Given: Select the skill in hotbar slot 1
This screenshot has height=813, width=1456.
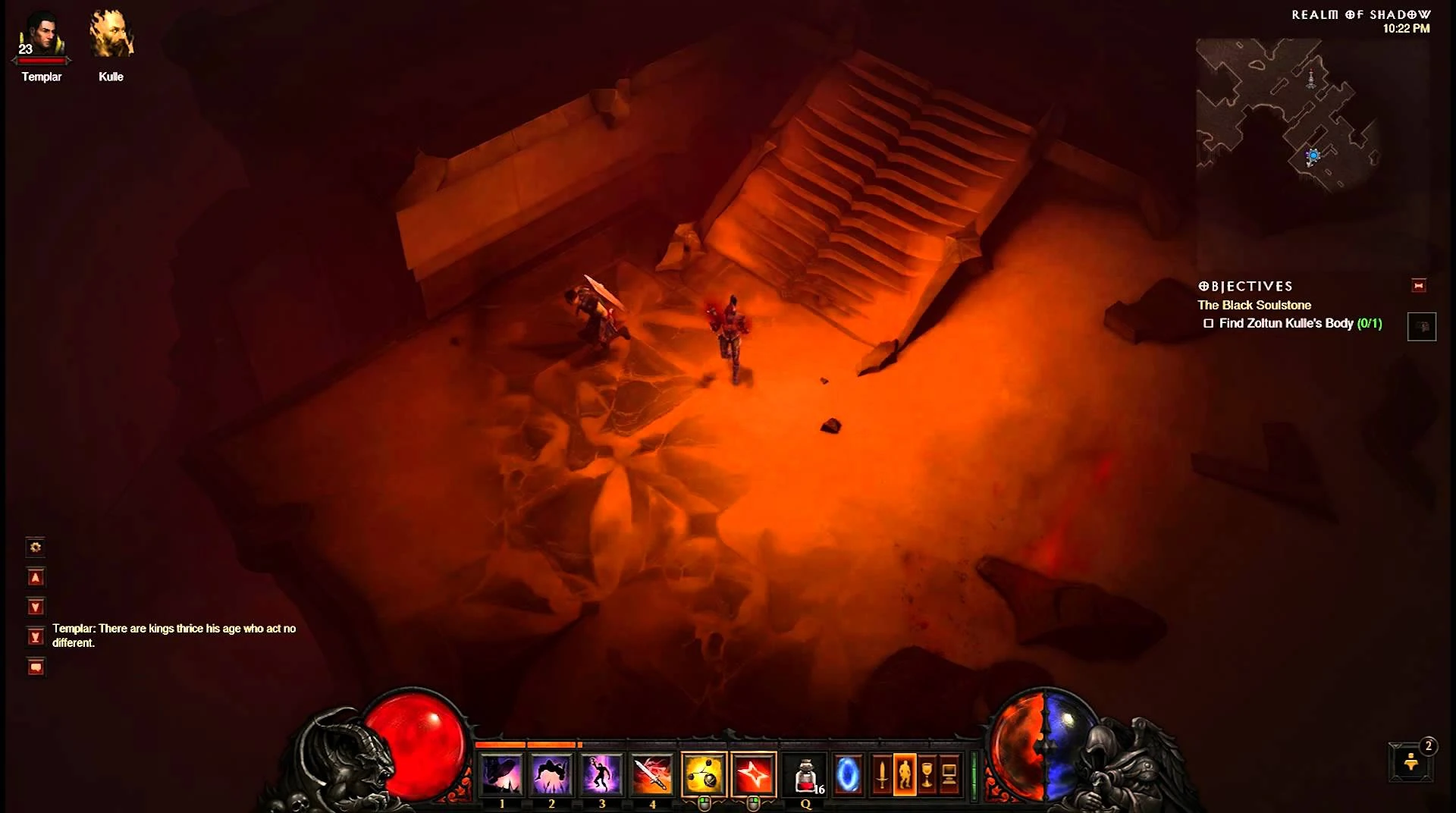Looking at the screenshot, I should point(500,772).
